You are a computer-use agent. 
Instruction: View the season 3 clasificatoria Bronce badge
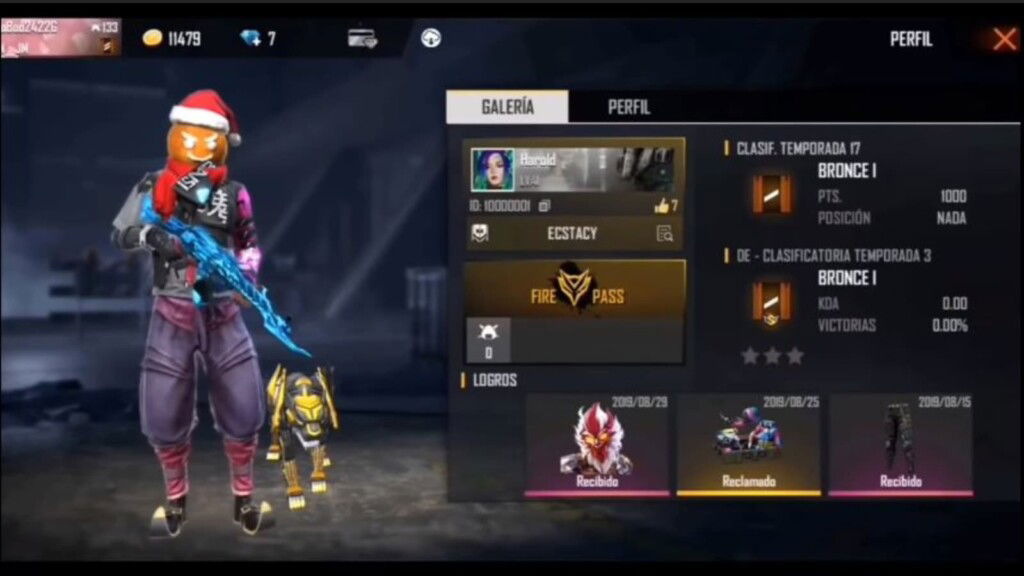772,302
